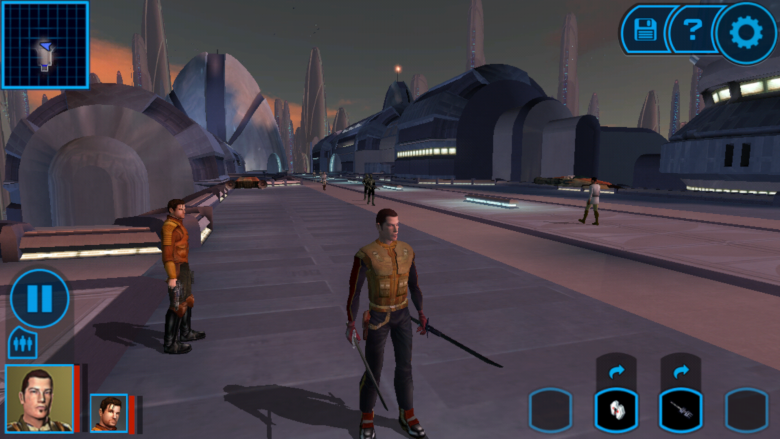Cycle options with arrow above medpac
Screen dimensions: 780x439
coord(616,371)
